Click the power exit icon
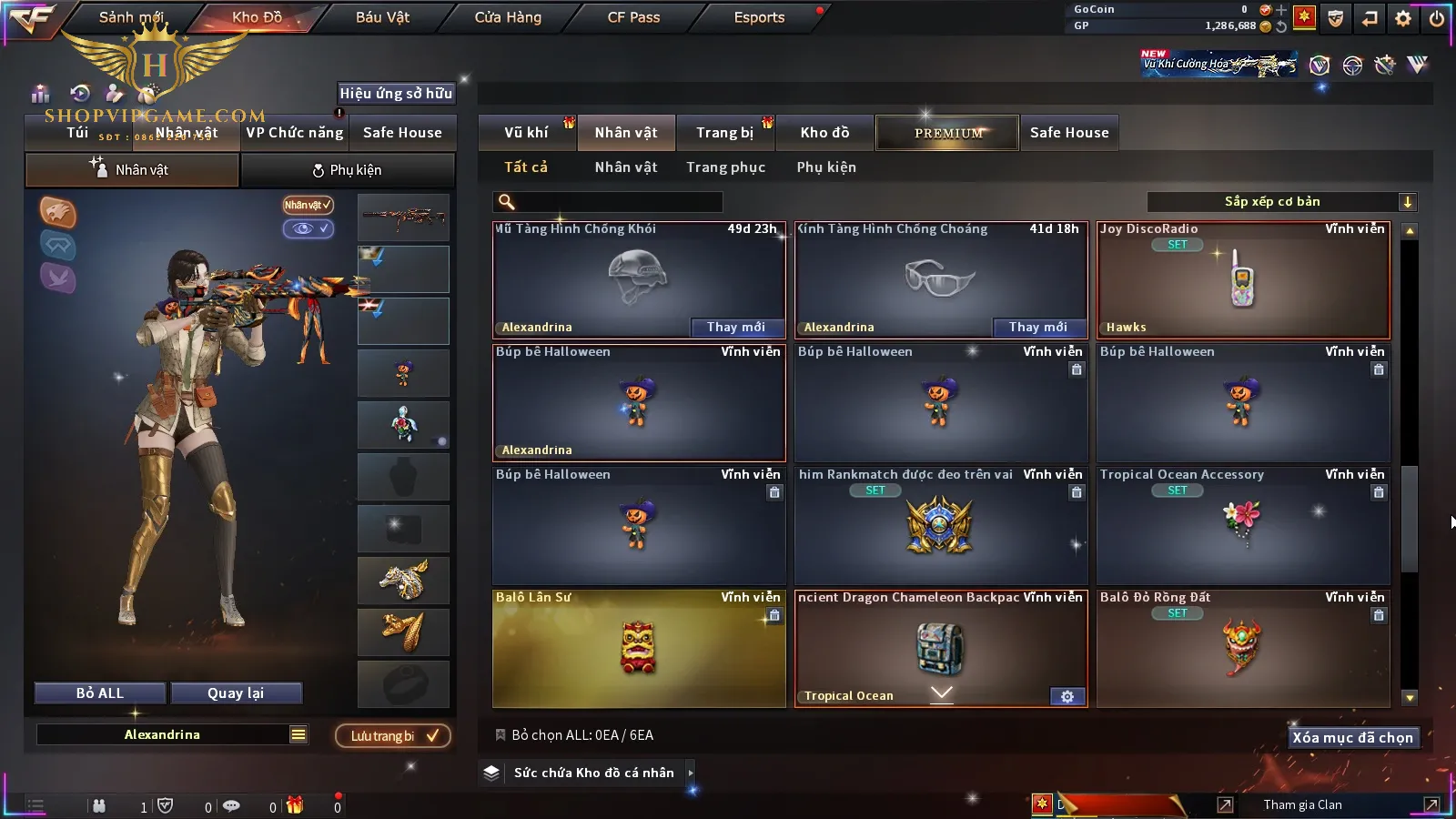The height and width of the screenshot is (819, 1456). coord(1437,18)
